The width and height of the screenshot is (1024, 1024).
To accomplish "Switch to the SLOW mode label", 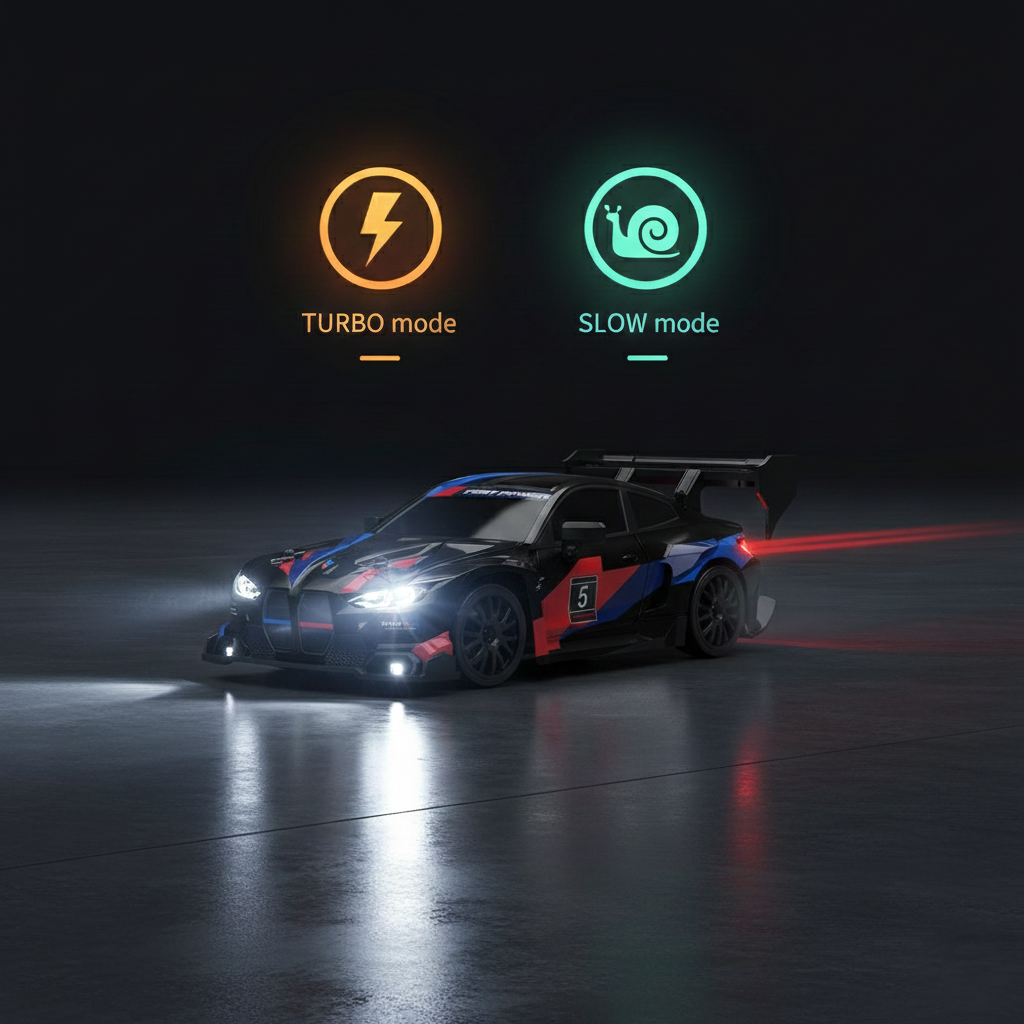I will tap(648, 323).
